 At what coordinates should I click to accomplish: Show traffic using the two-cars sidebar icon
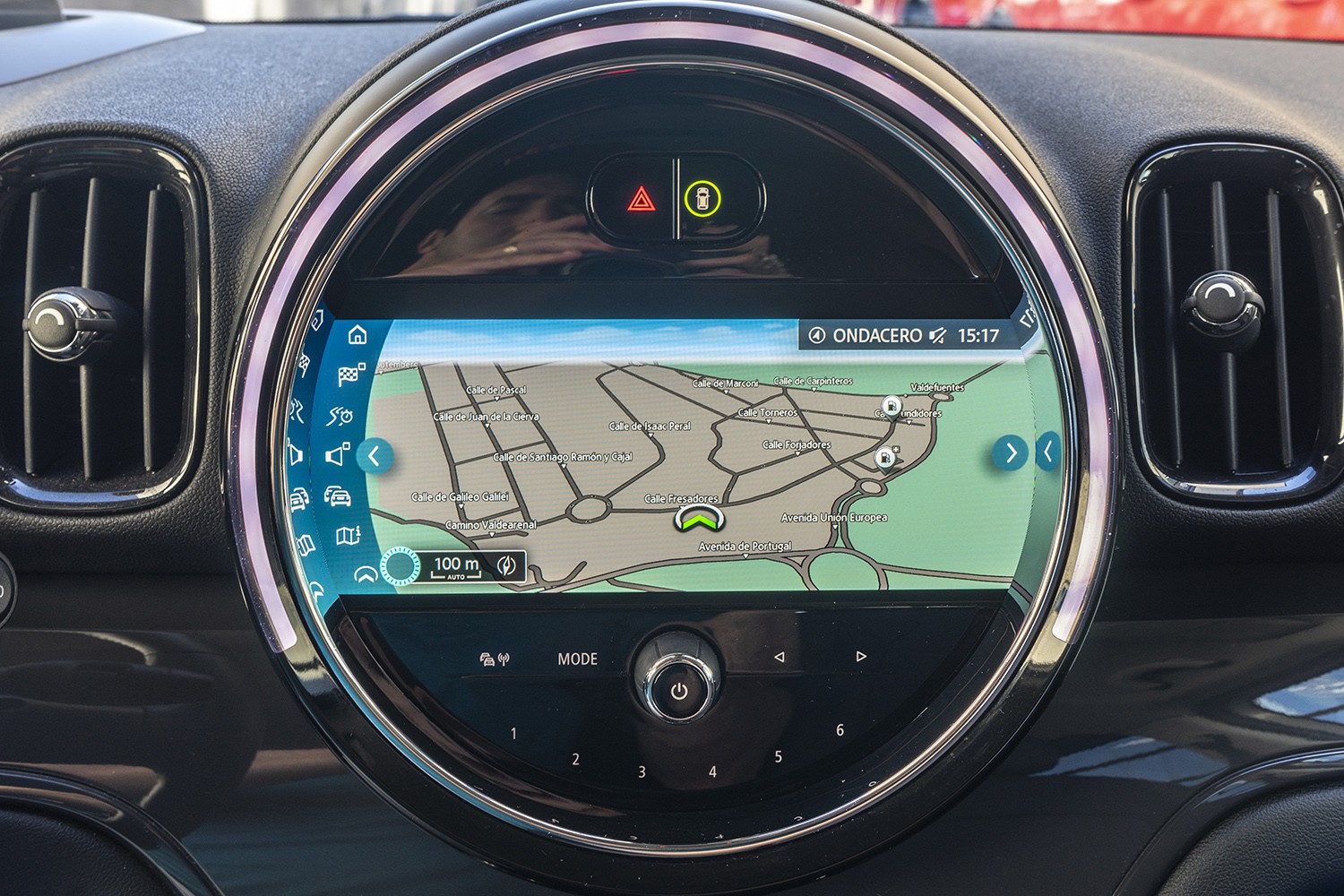pos(337,496)
